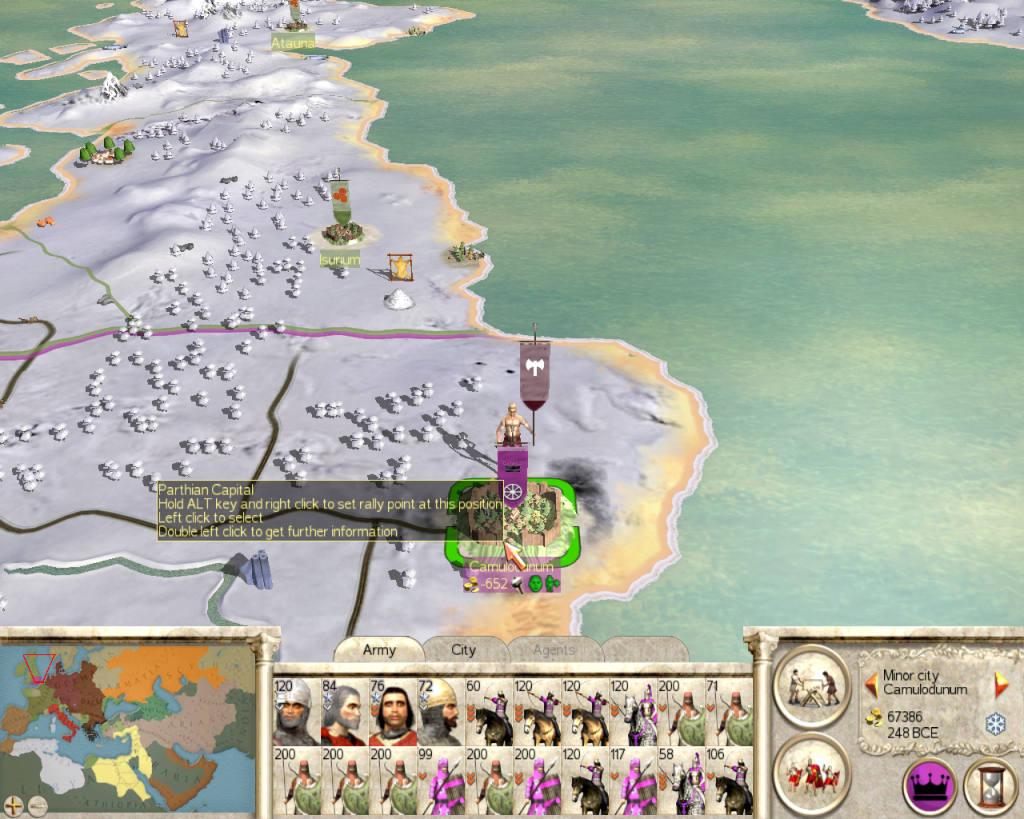1024x819 pixels.
Task: Zoom in the minimap with plus button
Action: click(x=13, y=803)
